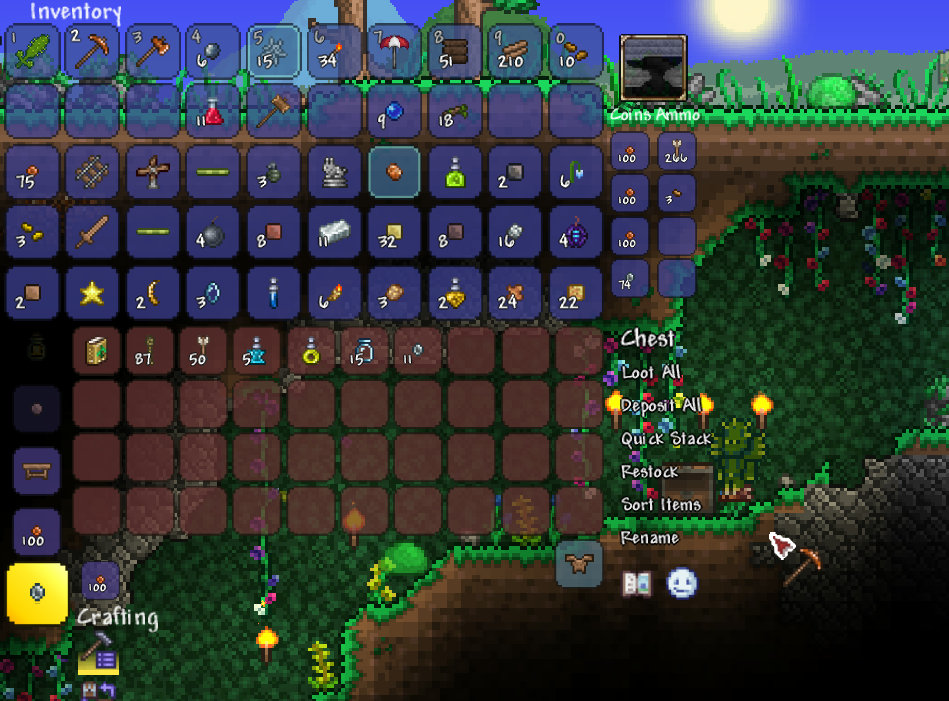Click the iron anvil icon slot
The width and height of the screenshot is (949, 701).
[x=653, y=67]
